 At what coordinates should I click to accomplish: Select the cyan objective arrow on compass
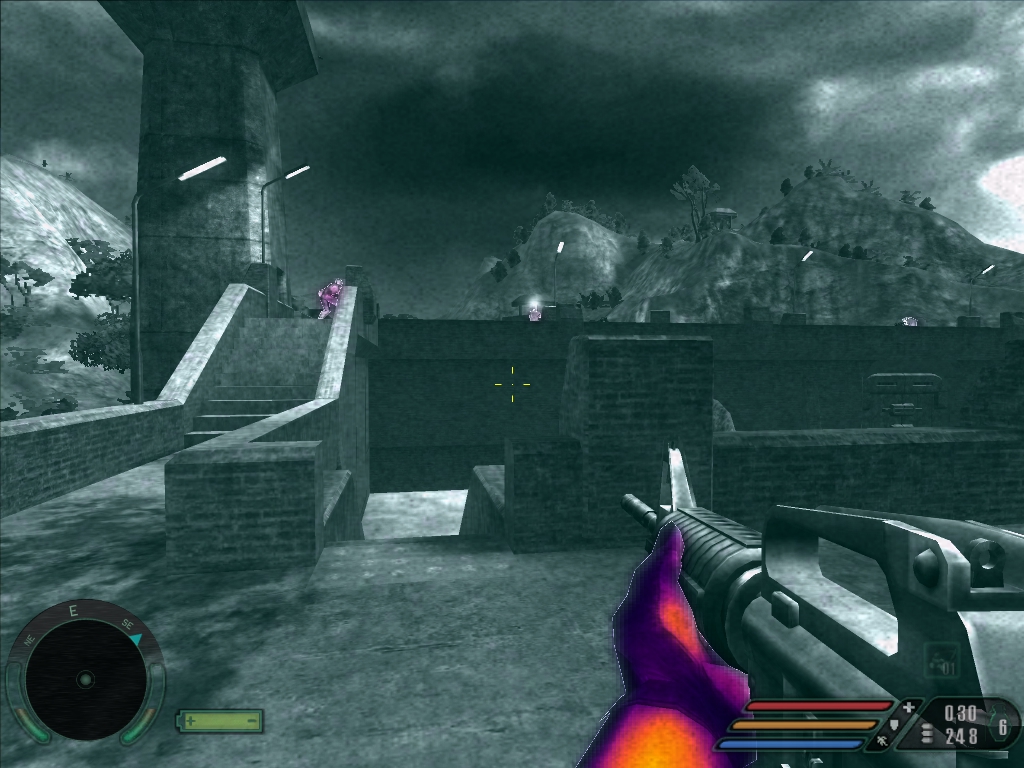click(136, 637)
